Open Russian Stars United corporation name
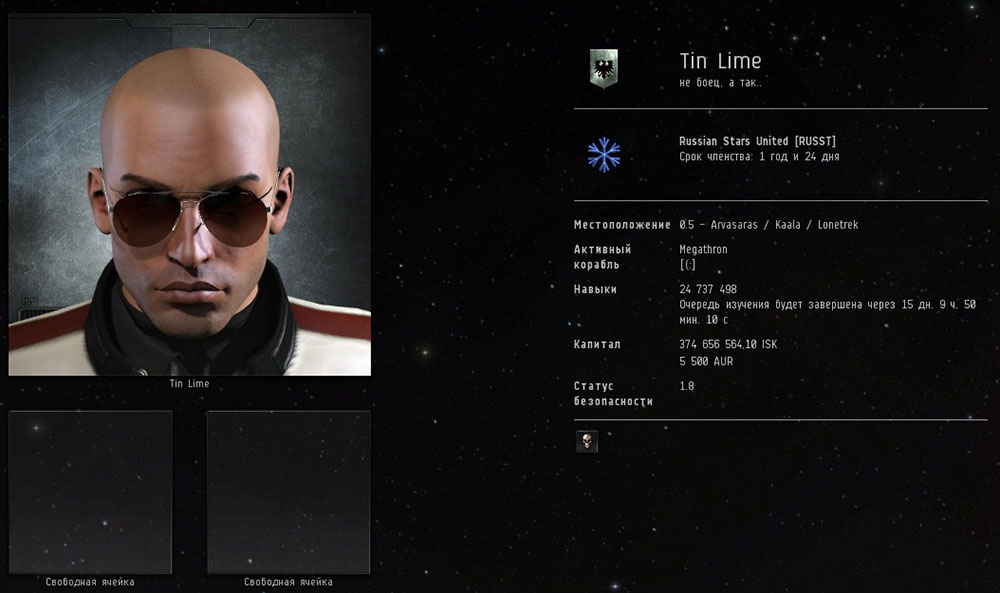Screen dimensions: 1000x593 [757, 142]
